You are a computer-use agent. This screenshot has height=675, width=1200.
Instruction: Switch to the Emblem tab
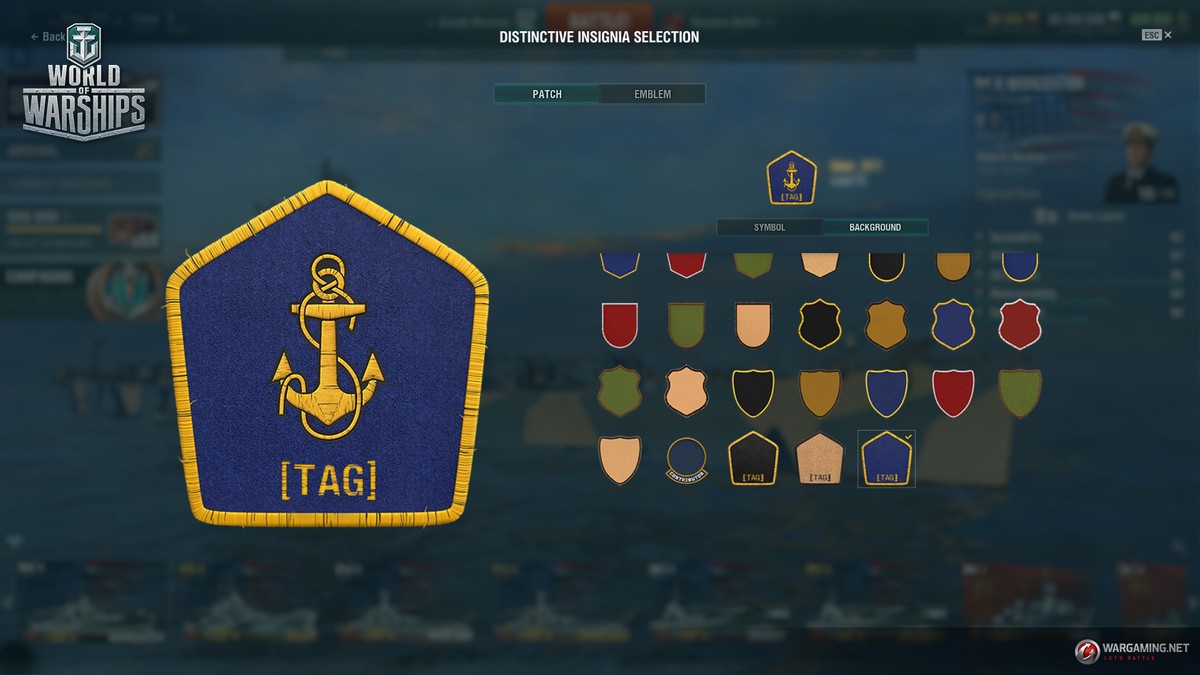click(x=652, y=94)
